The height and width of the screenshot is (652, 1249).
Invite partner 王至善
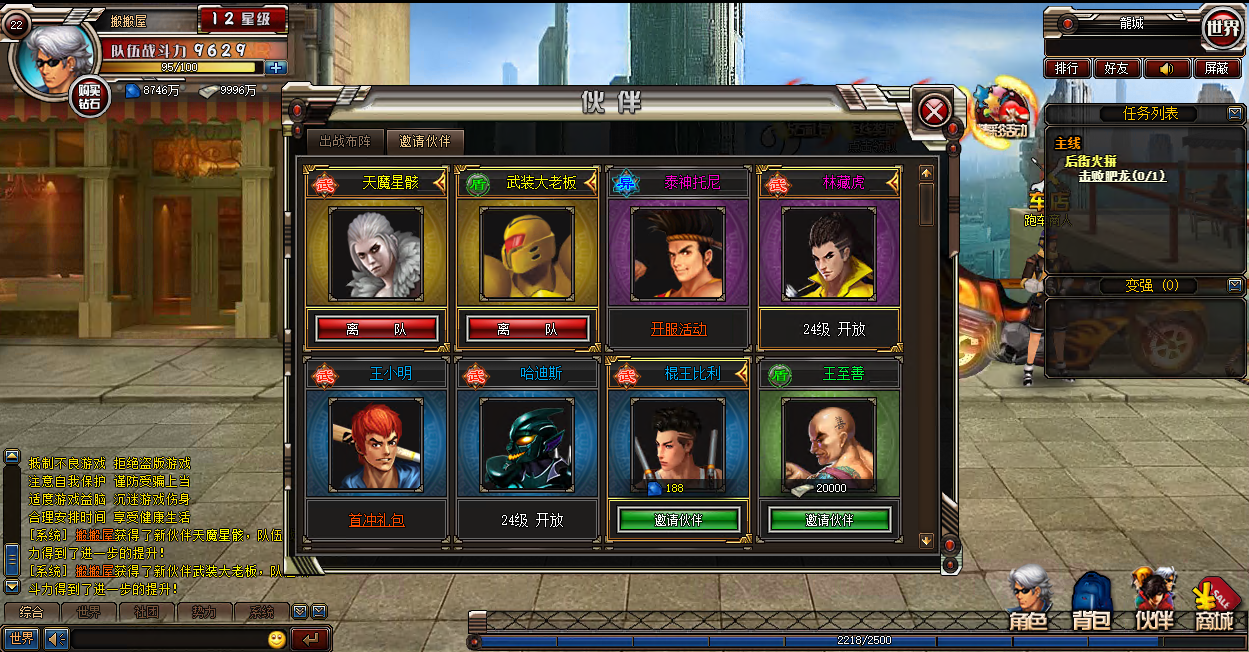829,520
